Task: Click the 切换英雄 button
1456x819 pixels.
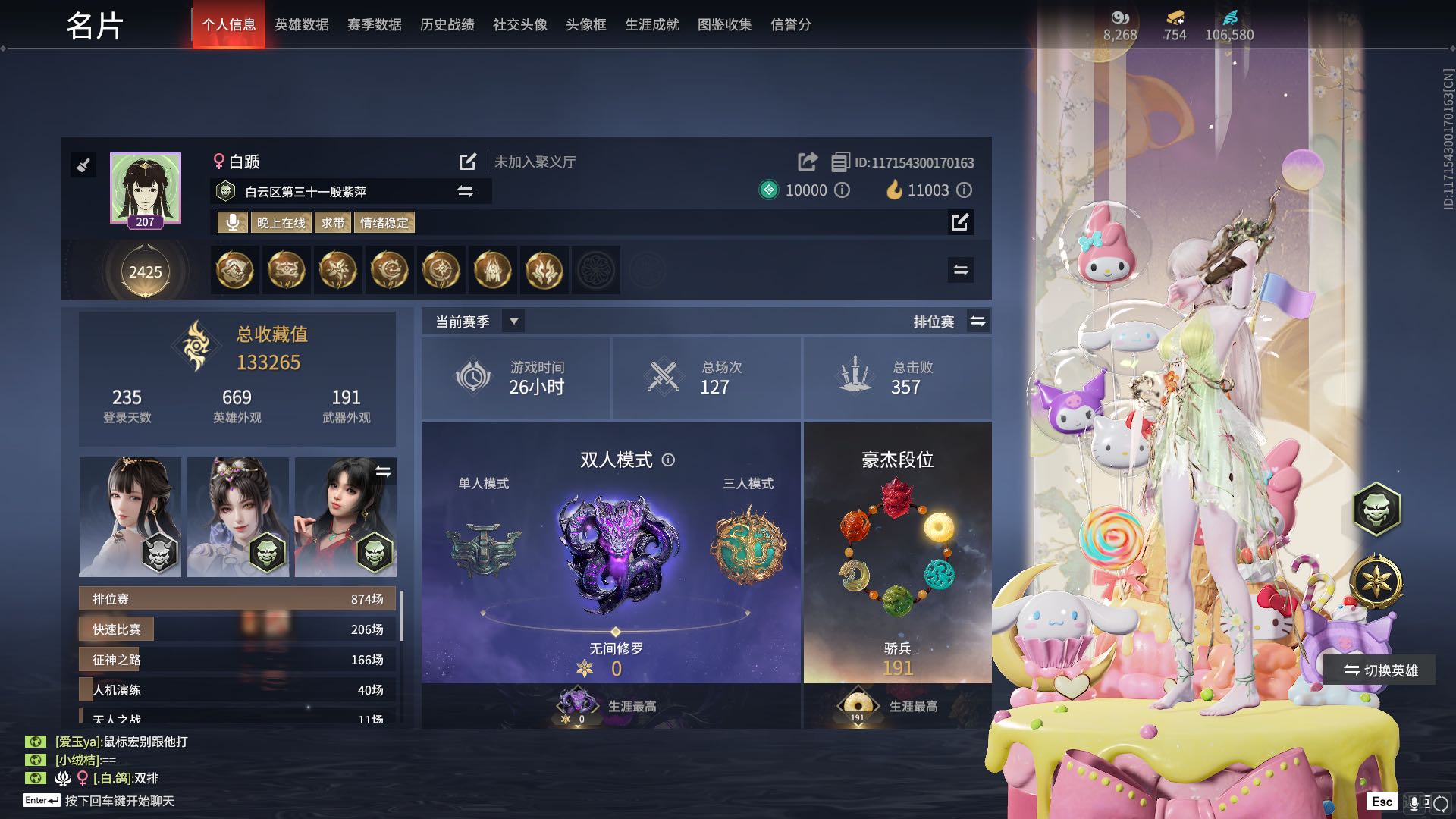Action: click(x=1380, y=670)
